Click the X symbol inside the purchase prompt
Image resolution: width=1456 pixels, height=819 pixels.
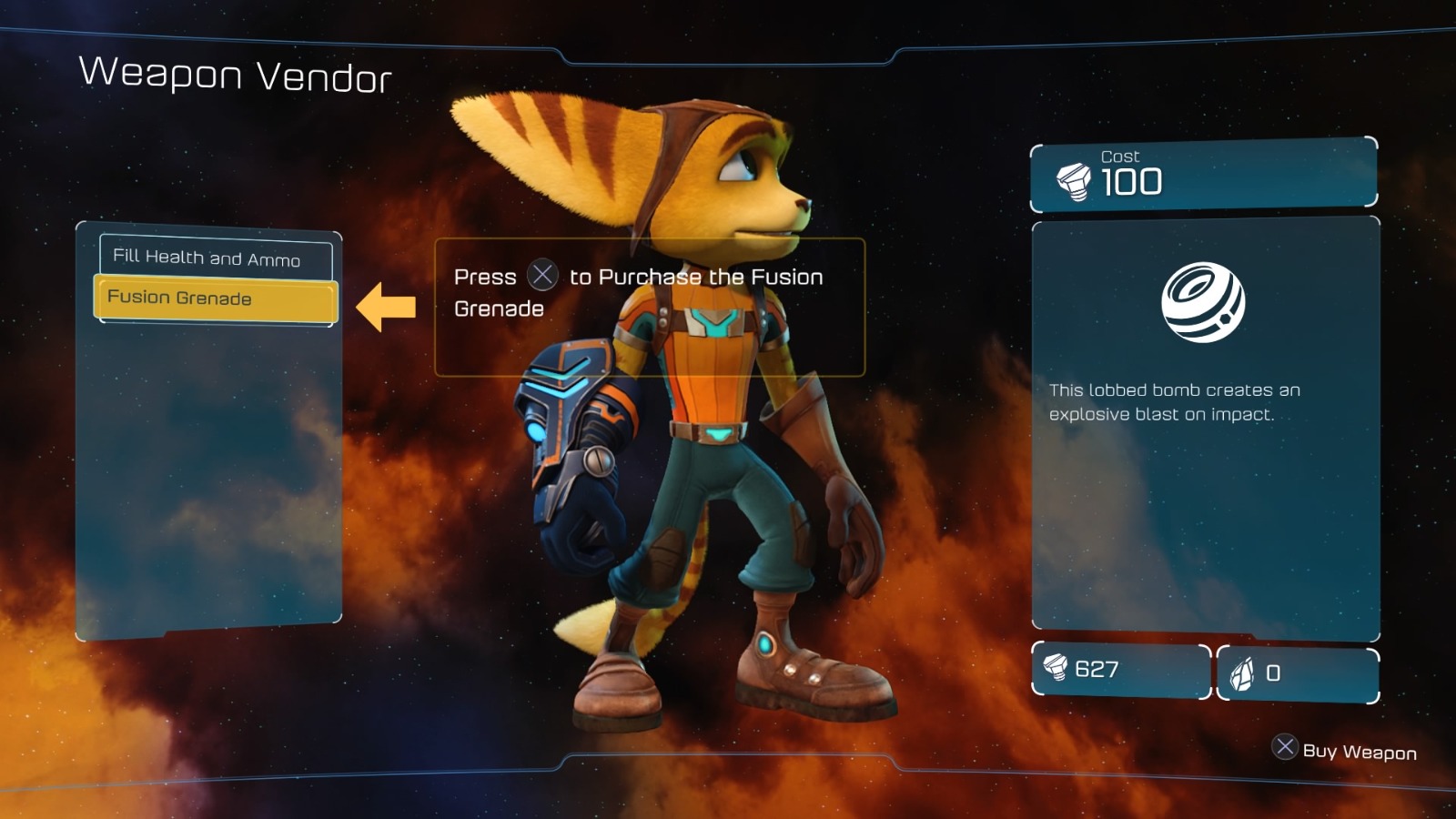coord(543,277)
